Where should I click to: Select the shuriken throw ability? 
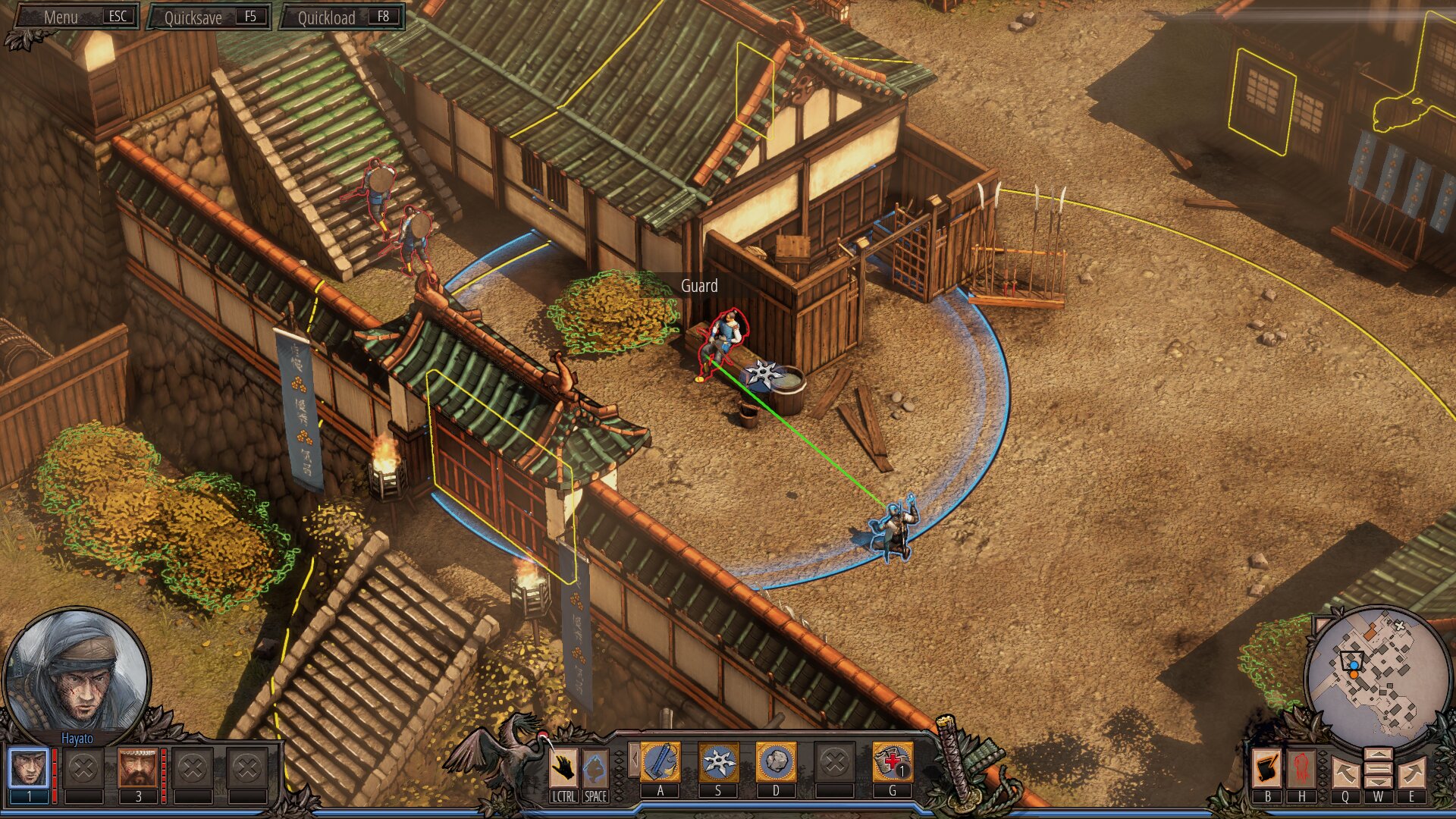tap(718, 762)
